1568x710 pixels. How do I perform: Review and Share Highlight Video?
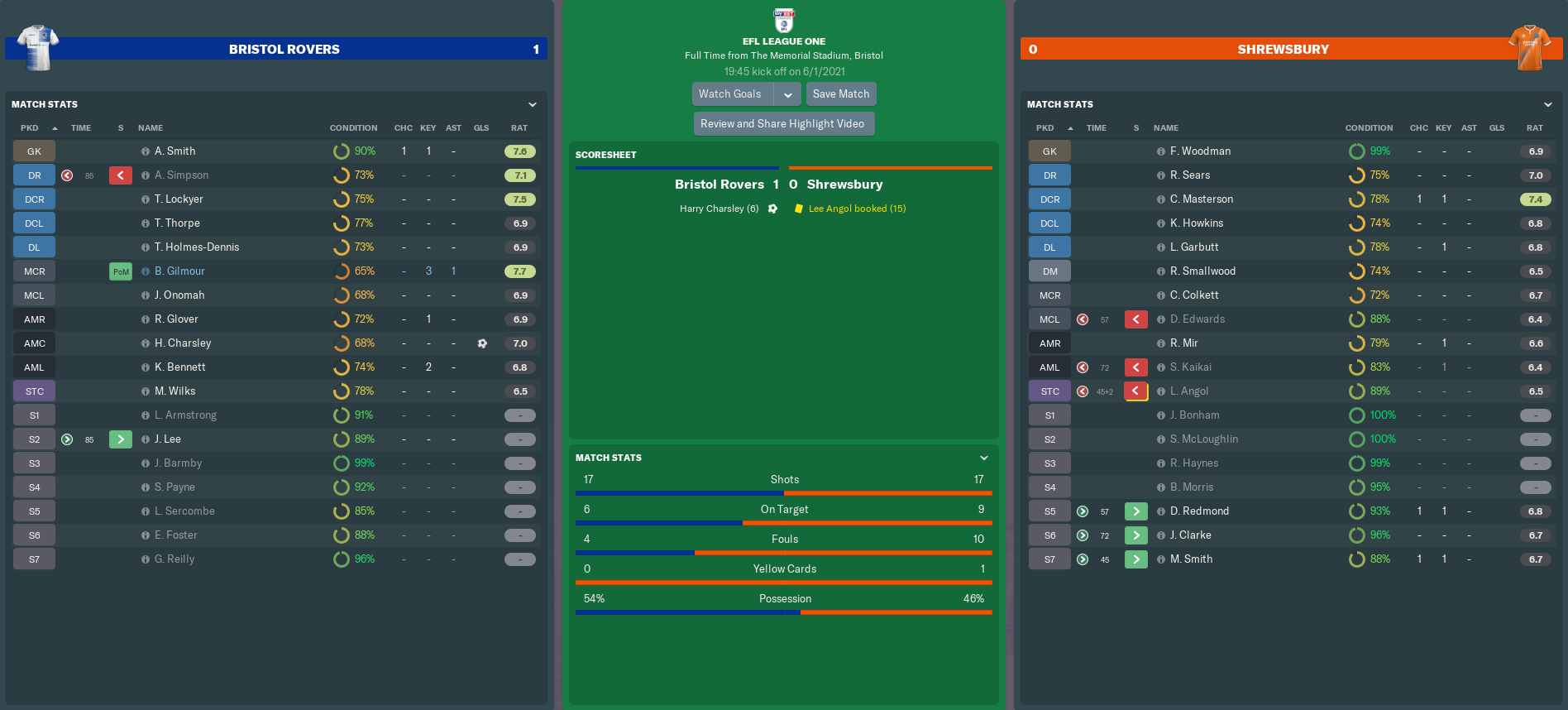(x=782, y=124)
